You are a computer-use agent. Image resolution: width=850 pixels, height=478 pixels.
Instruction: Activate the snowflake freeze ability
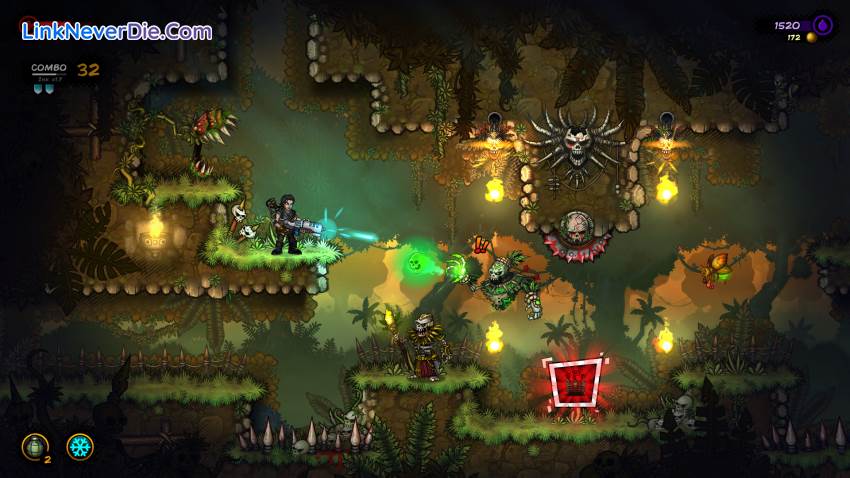pos(80,446)
